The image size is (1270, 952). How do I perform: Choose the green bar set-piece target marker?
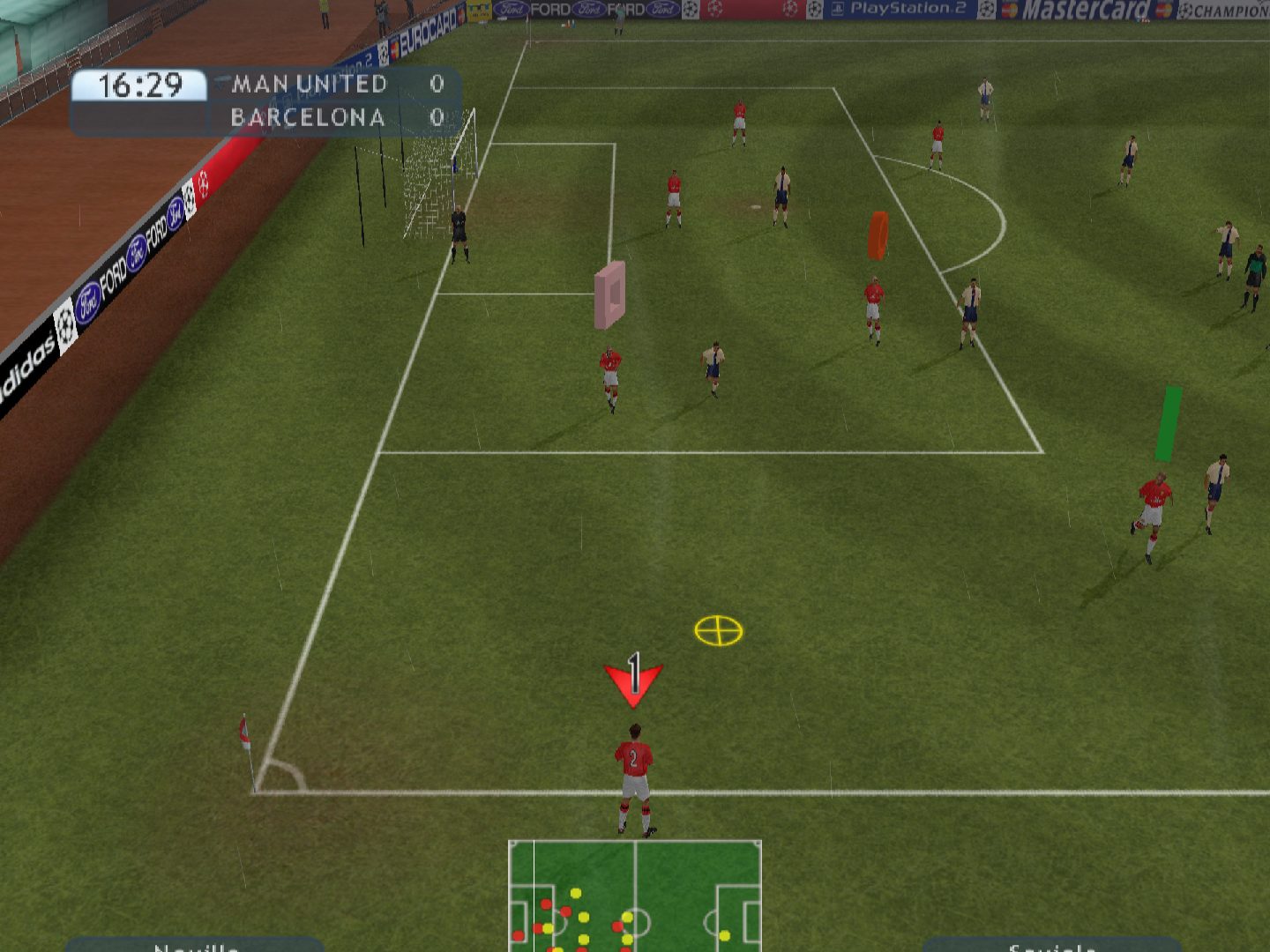(x=1169, y=423)
